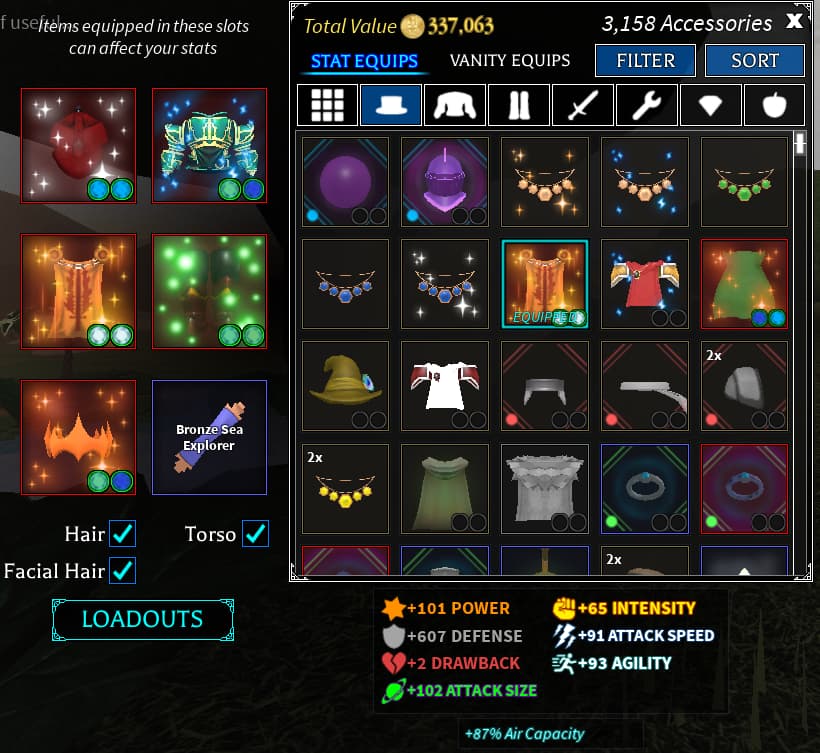
Task: Filter by apple food category
Action: click(x=775, y=104)
